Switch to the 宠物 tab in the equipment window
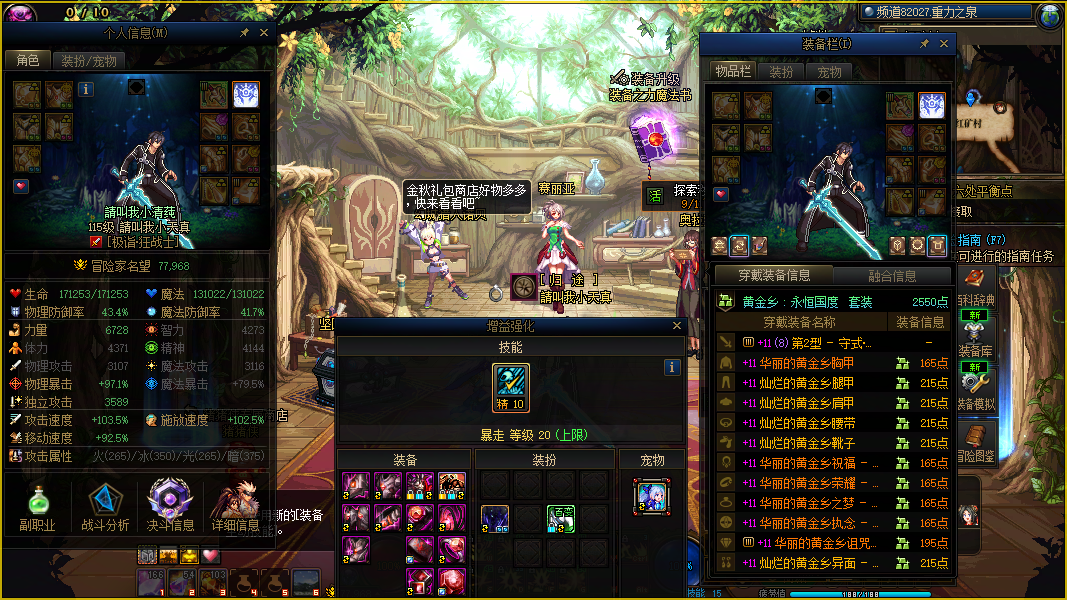 (829, 72)
